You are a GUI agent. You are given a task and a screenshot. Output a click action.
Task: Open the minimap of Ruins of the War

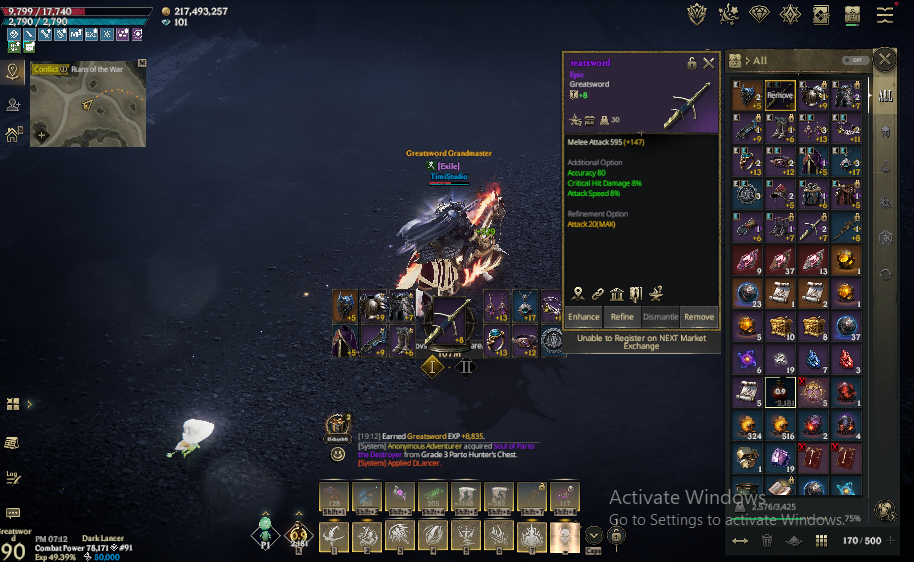(x=87, y=105)
